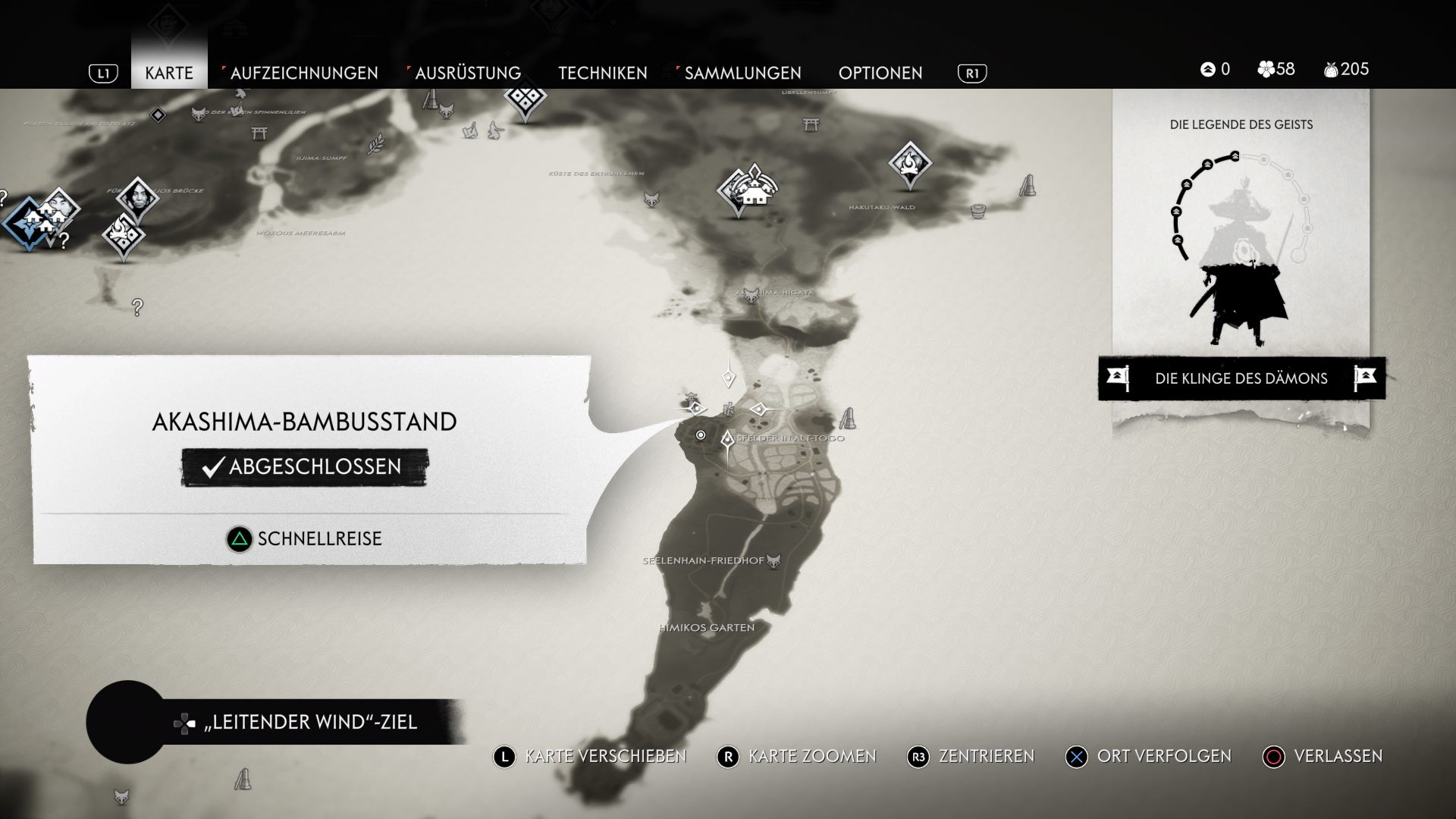This screenshot has height=819, width=1456.
Task: Select the four-squares diamond marker by Sammlungen
Action: tap(524, 99)
